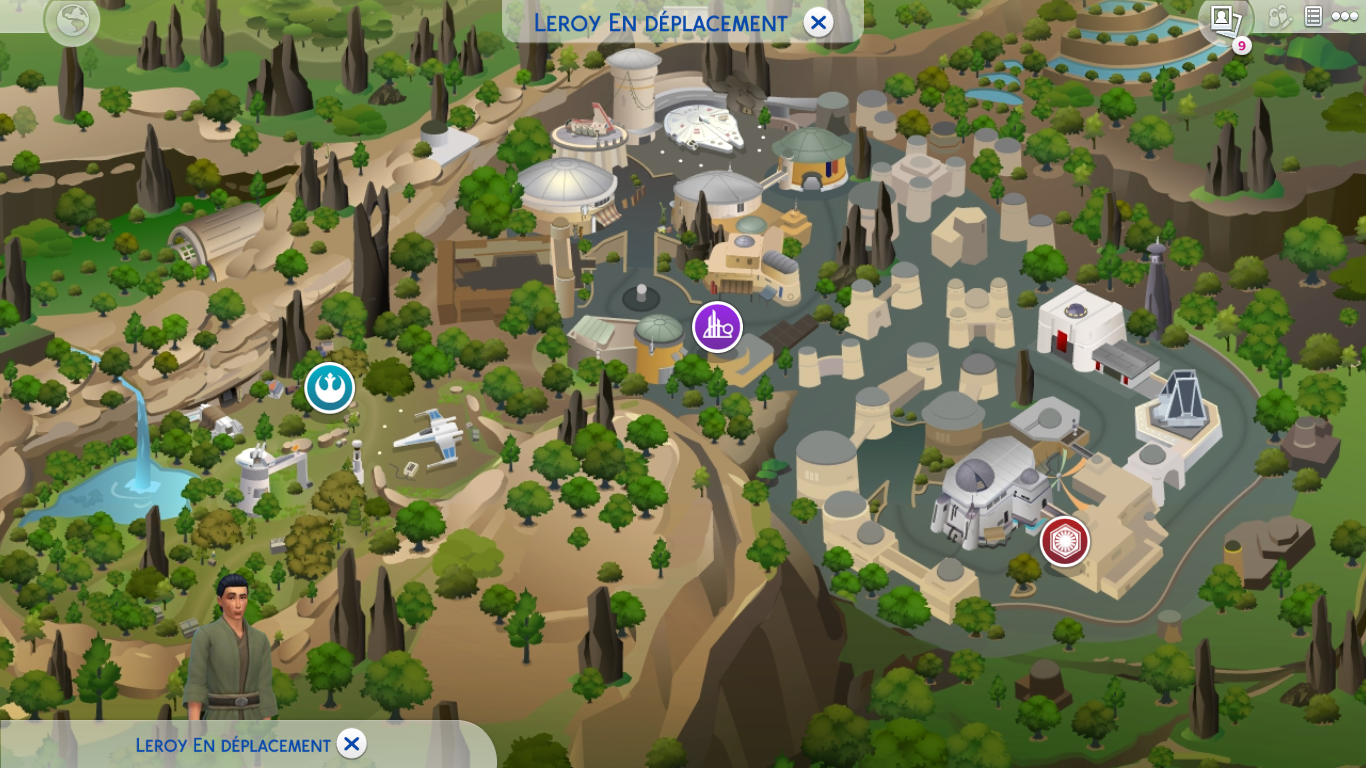Close the top Leroy En déplacement banner
The width and height of the screenshot is (1366, 768).
coord(818,22)
